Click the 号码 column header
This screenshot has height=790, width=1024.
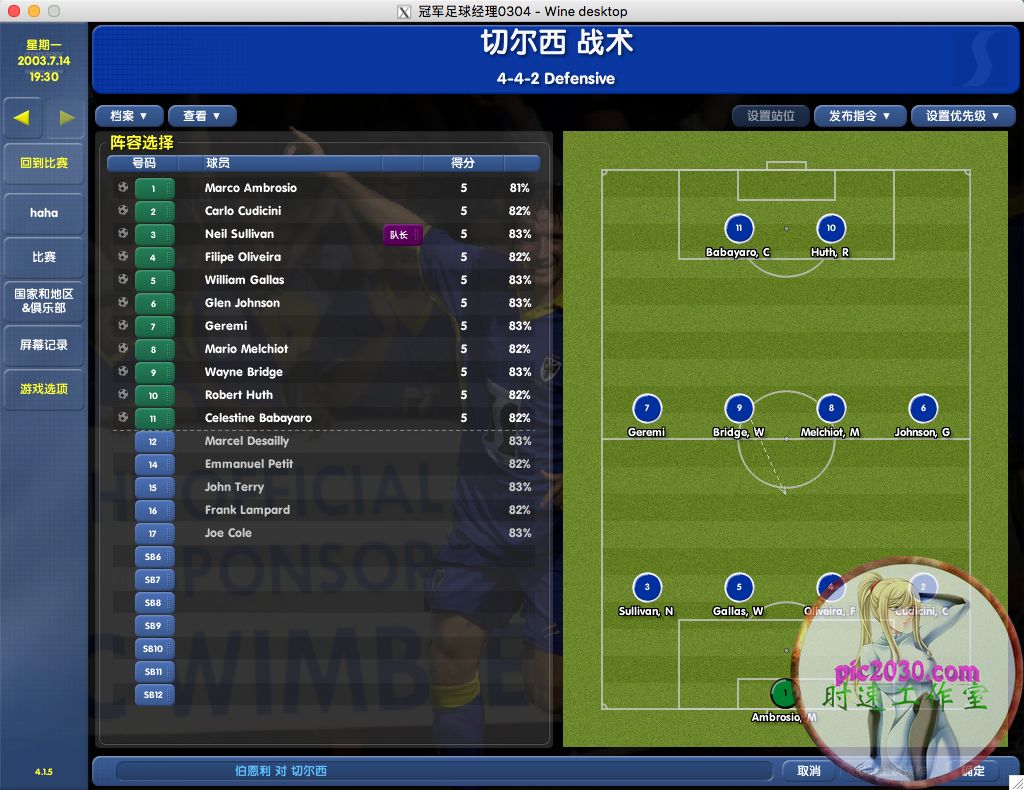tap(144, 163)
